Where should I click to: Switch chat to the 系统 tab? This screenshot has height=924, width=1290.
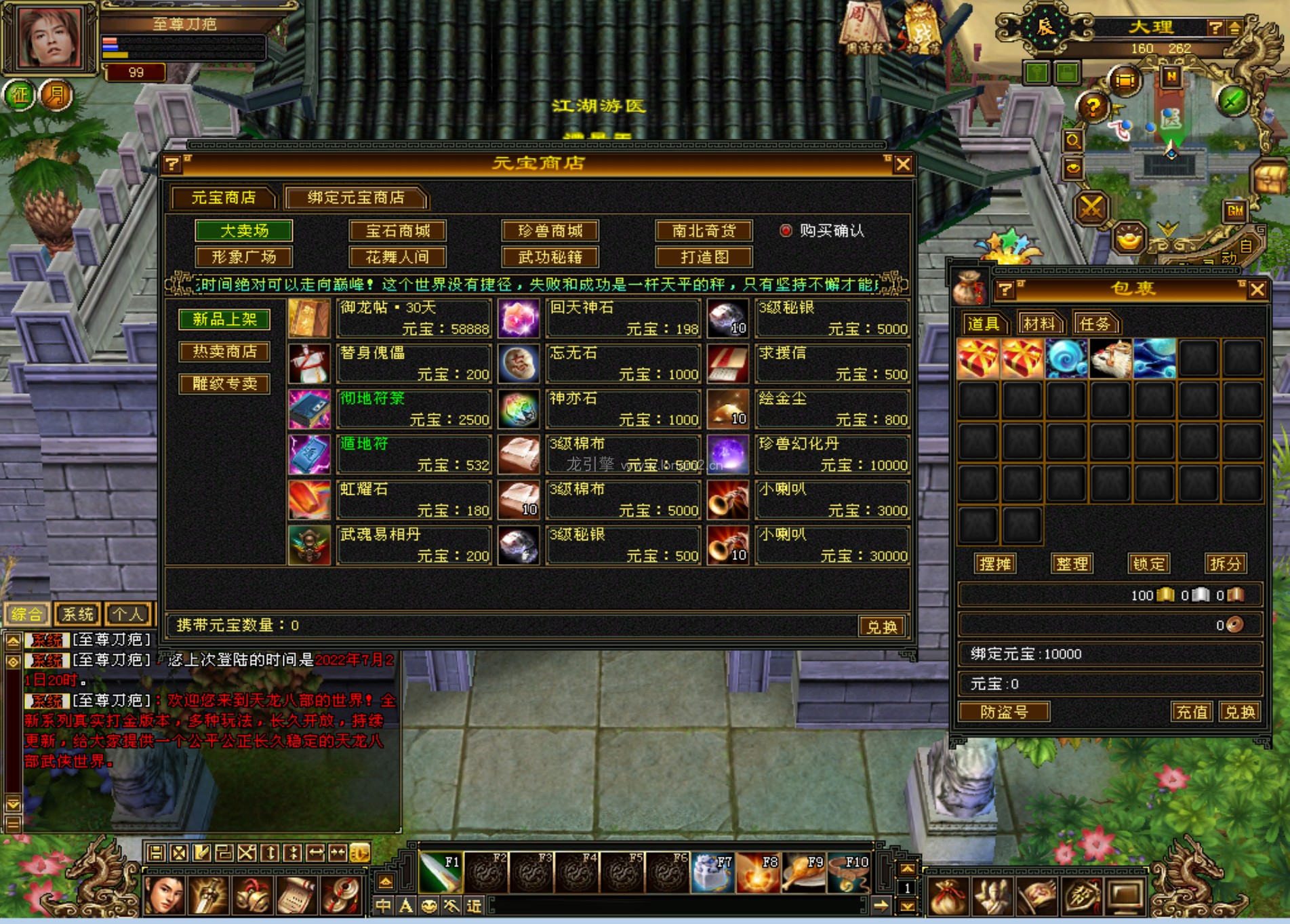coord(77,614)
